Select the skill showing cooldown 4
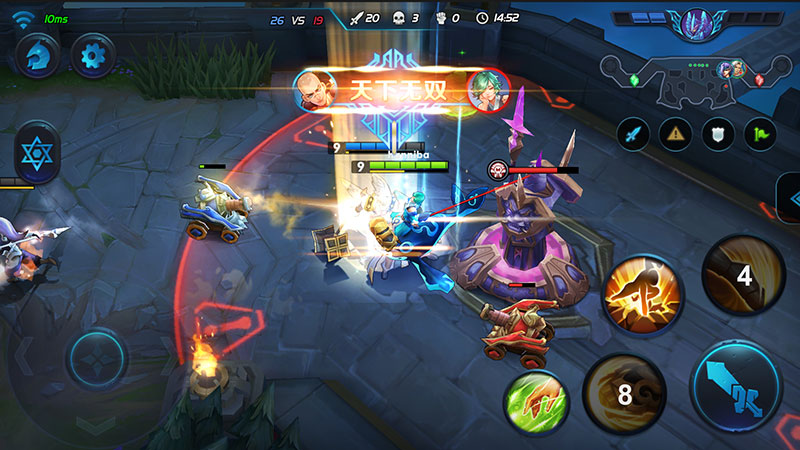Screen dimensions: 800x450 pos(742,276)
